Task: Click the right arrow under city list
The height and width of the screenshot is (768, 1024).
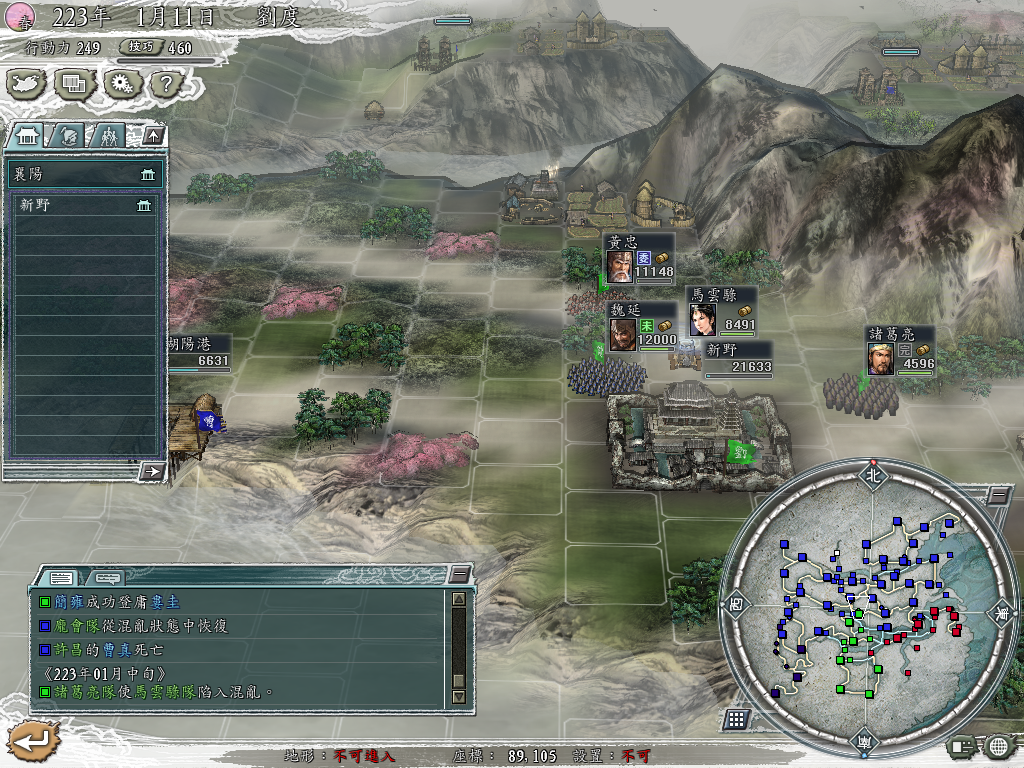Action: coord(152,470)
